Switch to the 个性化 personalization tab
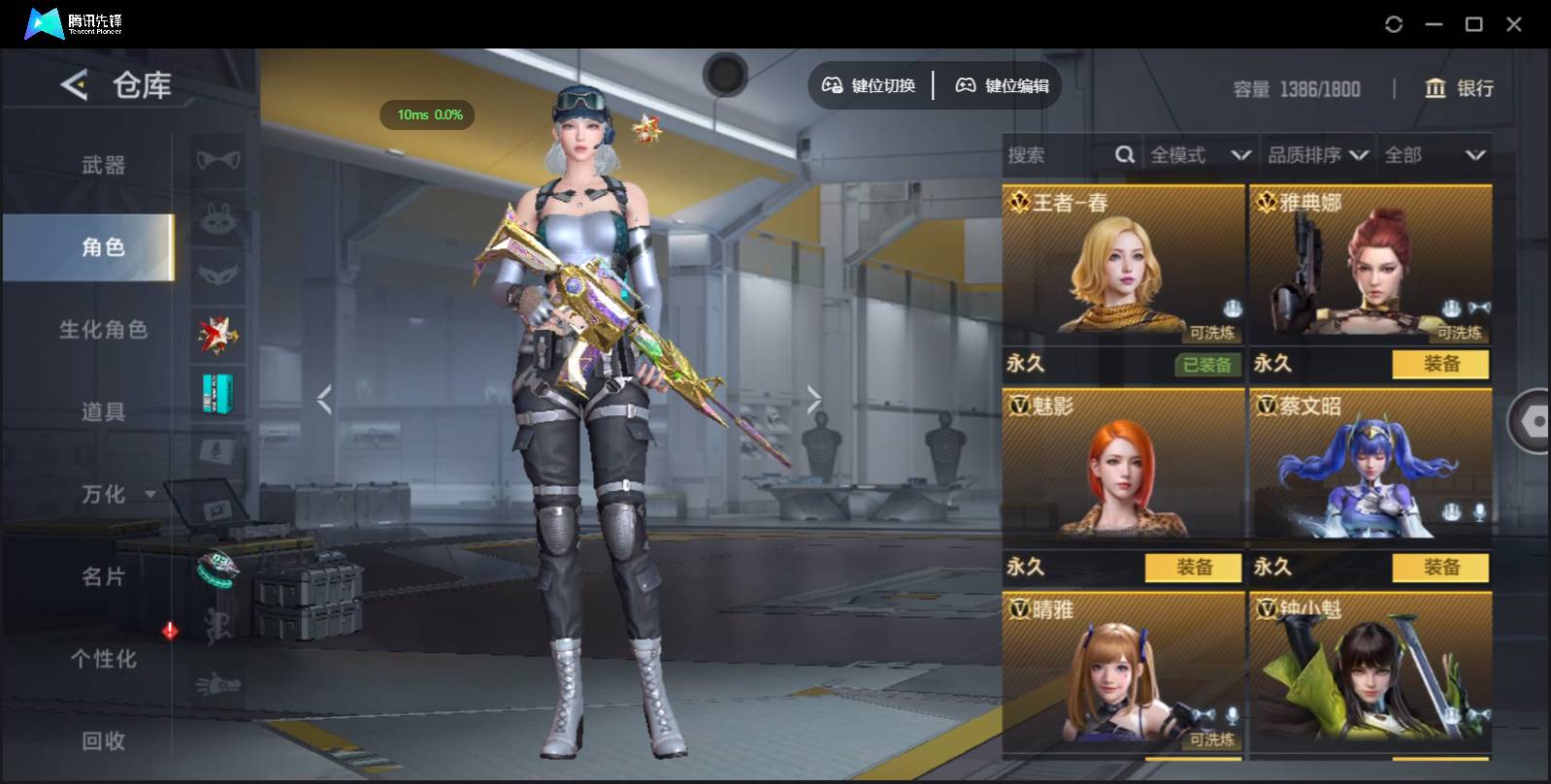1551x784 pixels. [103, 660]
